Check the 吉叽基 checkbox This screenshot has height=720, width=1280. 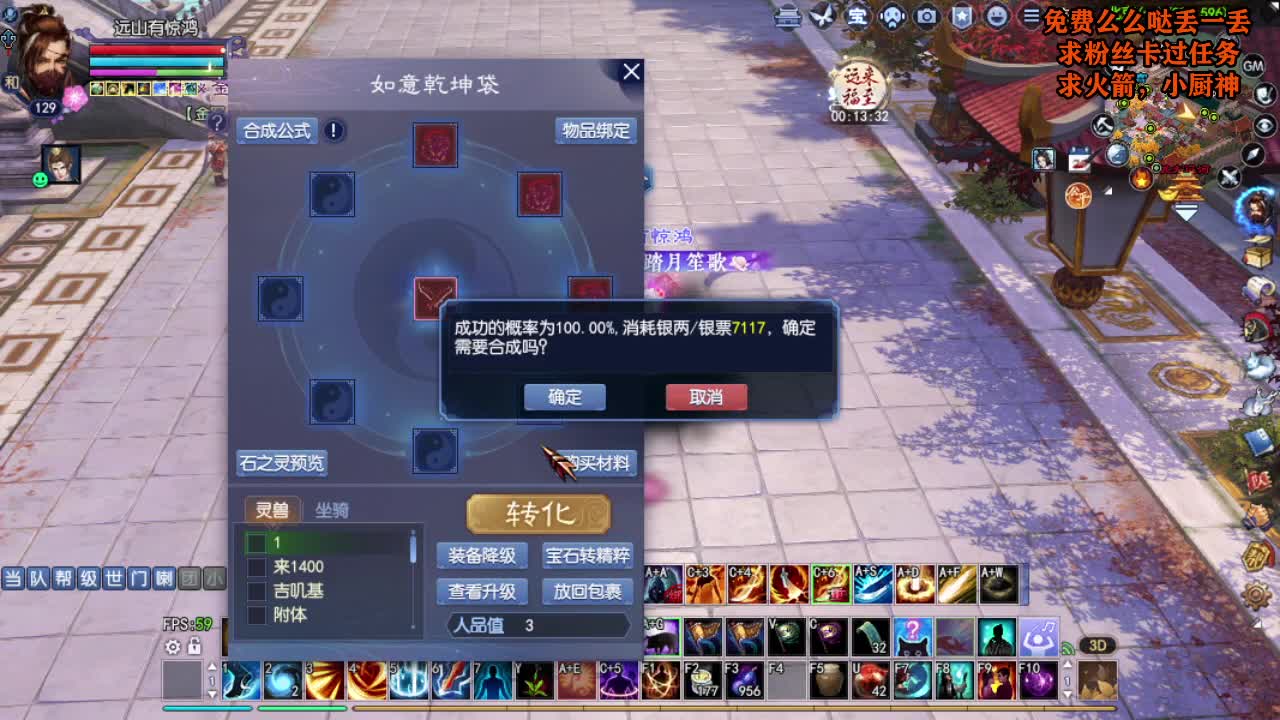[256, 591]
